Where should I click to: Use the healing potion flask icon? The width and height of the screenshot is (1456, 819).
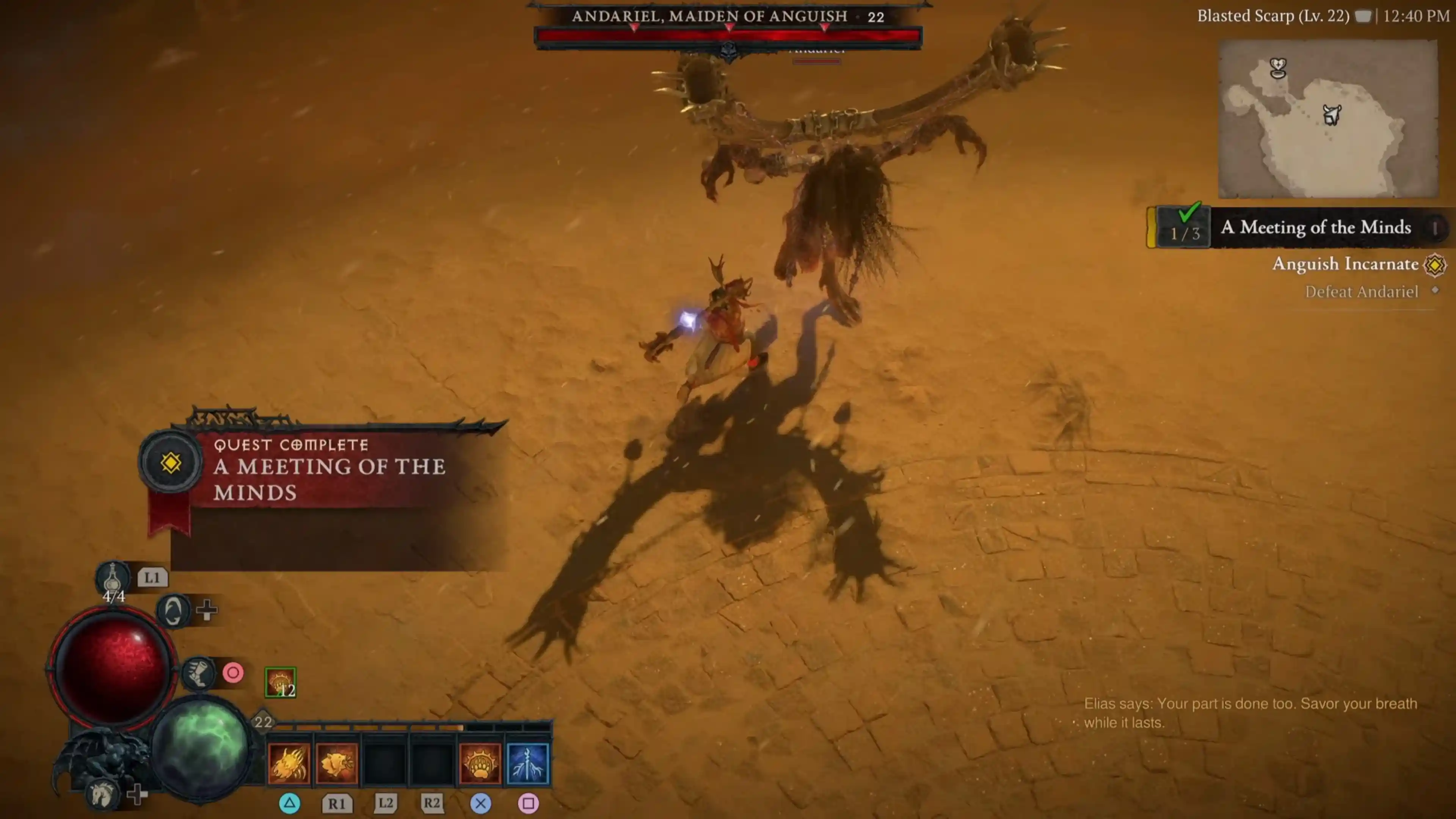pyautogui.click(x=113, y=577)
